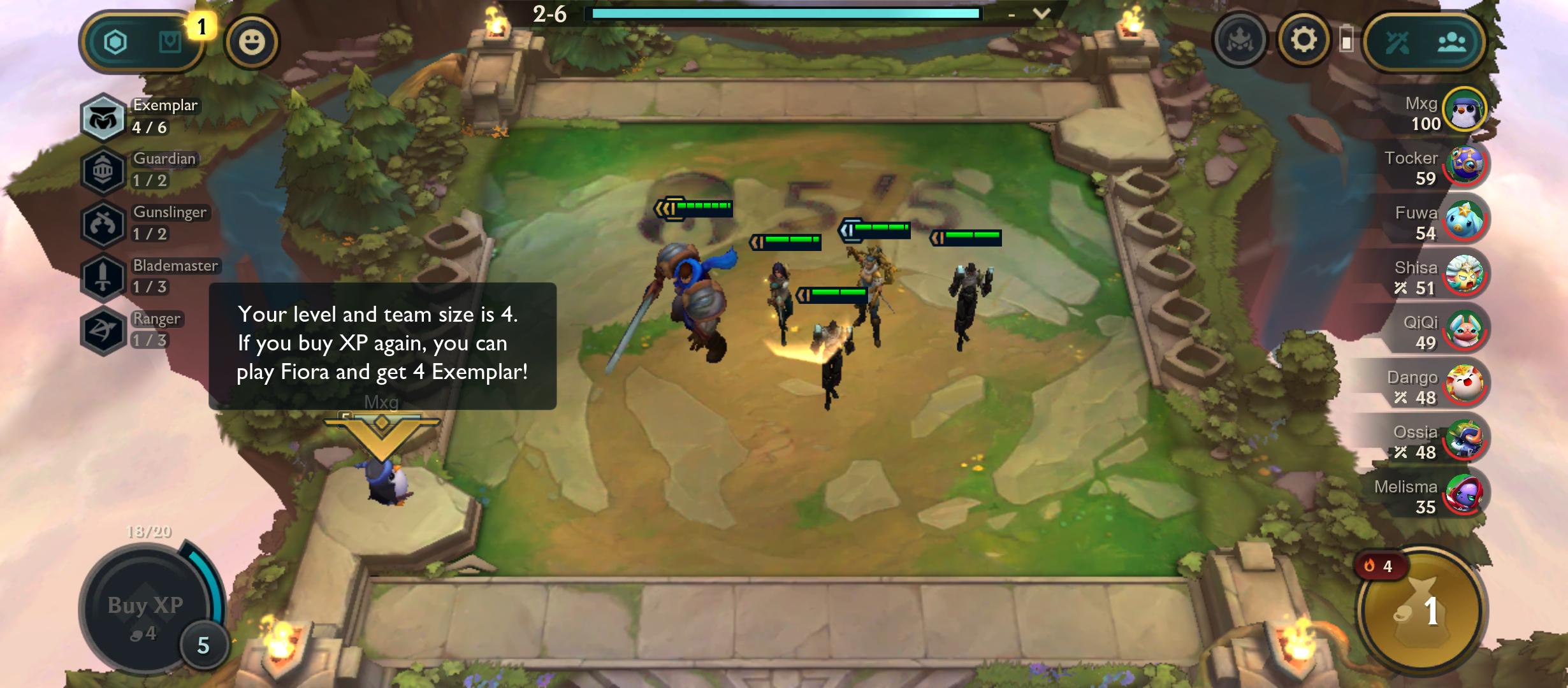View the Gunslinger trait info
Screen dimensions: 1568x688
pyautogui.click(x=102, y=224)
